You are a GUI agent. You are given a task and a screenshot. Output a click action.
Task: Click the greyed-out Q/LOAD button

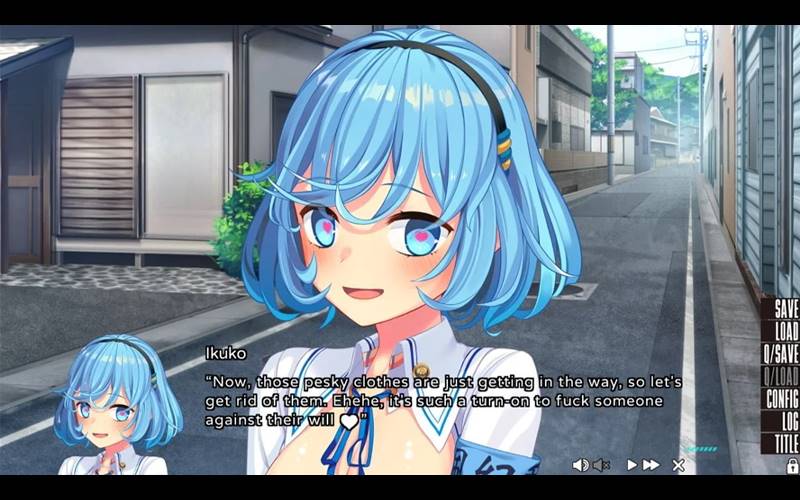[x=780, y=376]
